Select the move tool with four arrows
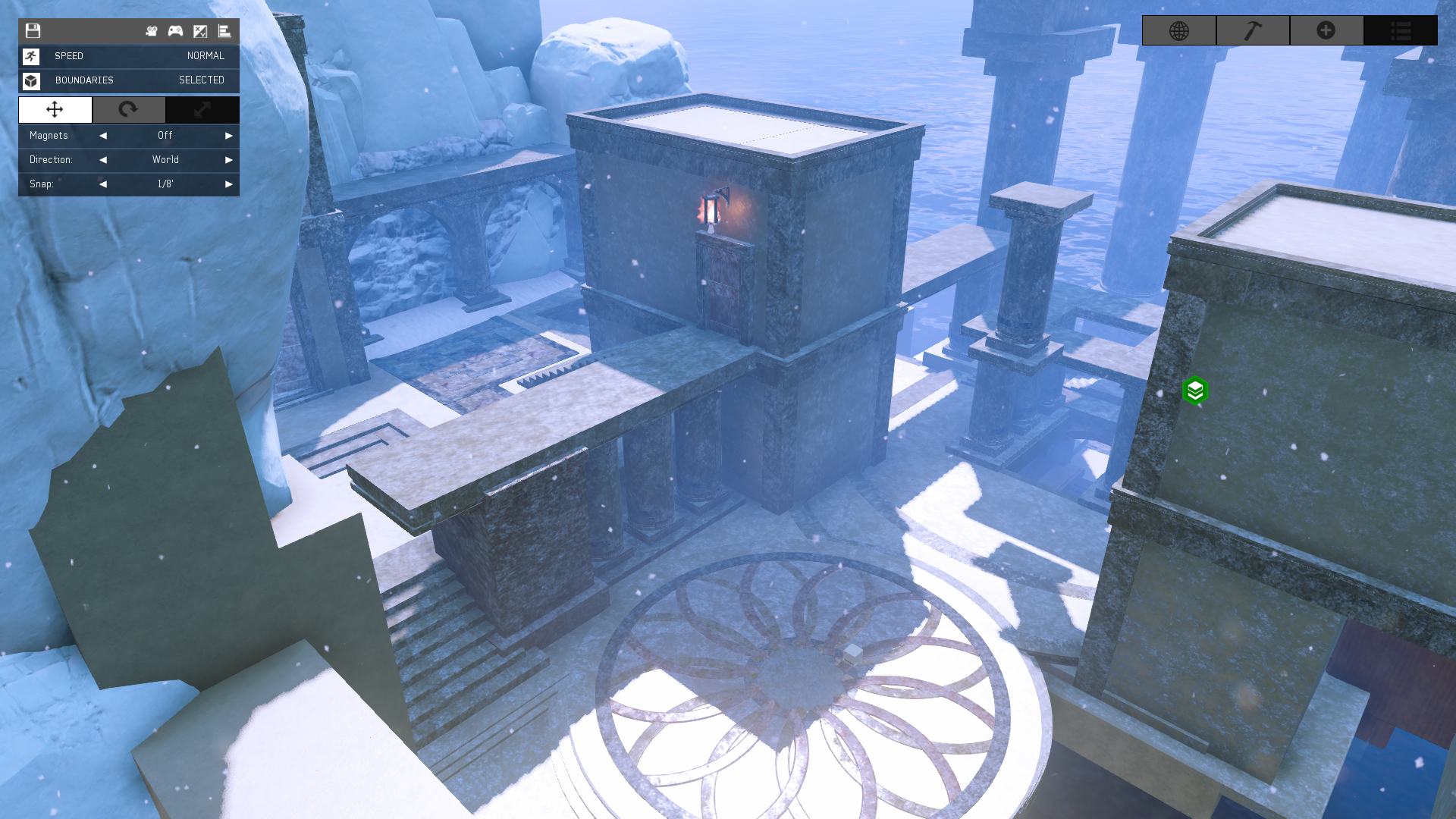This screenshot has height=819, width=1456. 55,110
